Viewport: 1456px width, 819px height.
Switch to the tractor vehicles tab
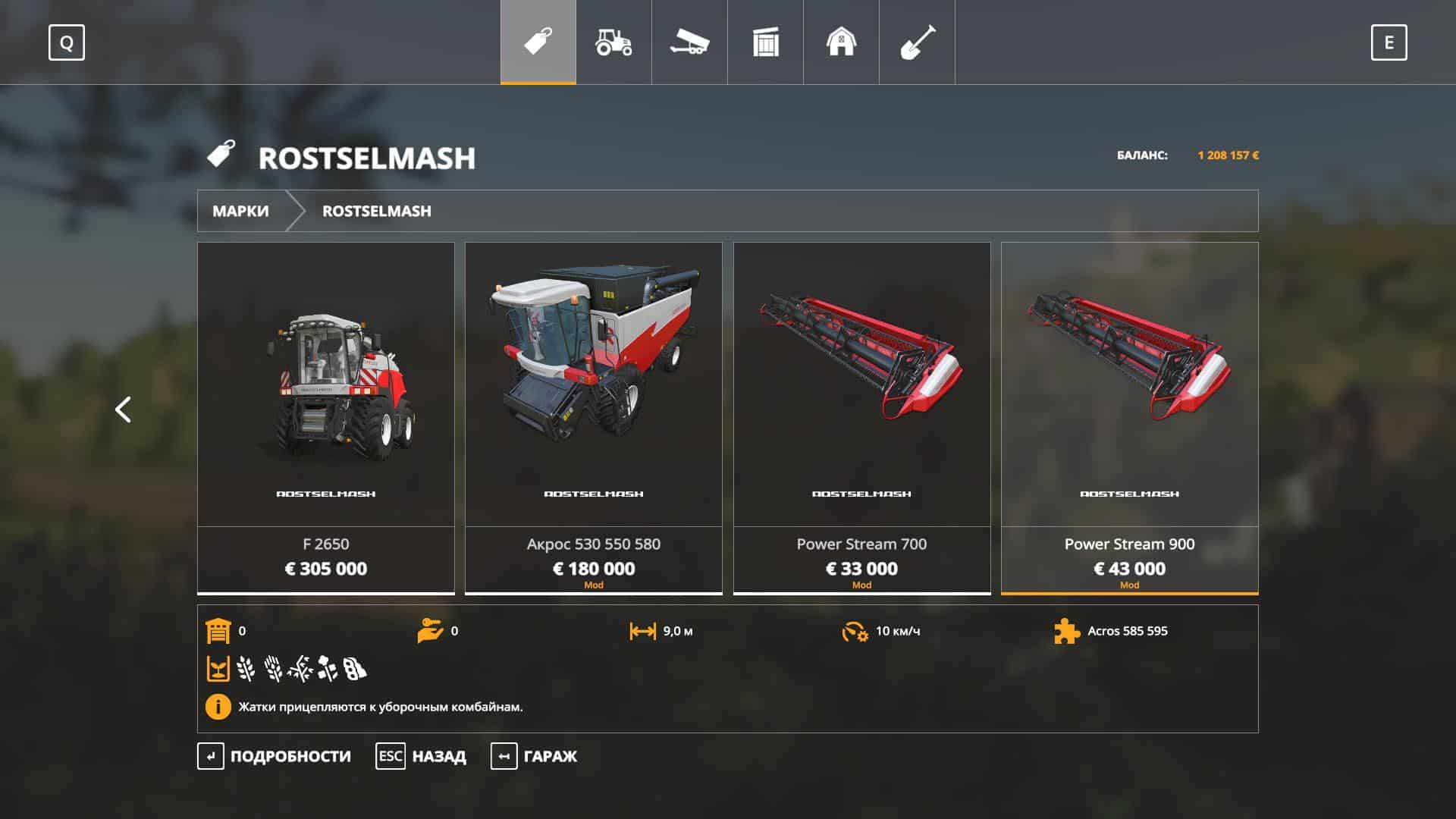point(613,42)
